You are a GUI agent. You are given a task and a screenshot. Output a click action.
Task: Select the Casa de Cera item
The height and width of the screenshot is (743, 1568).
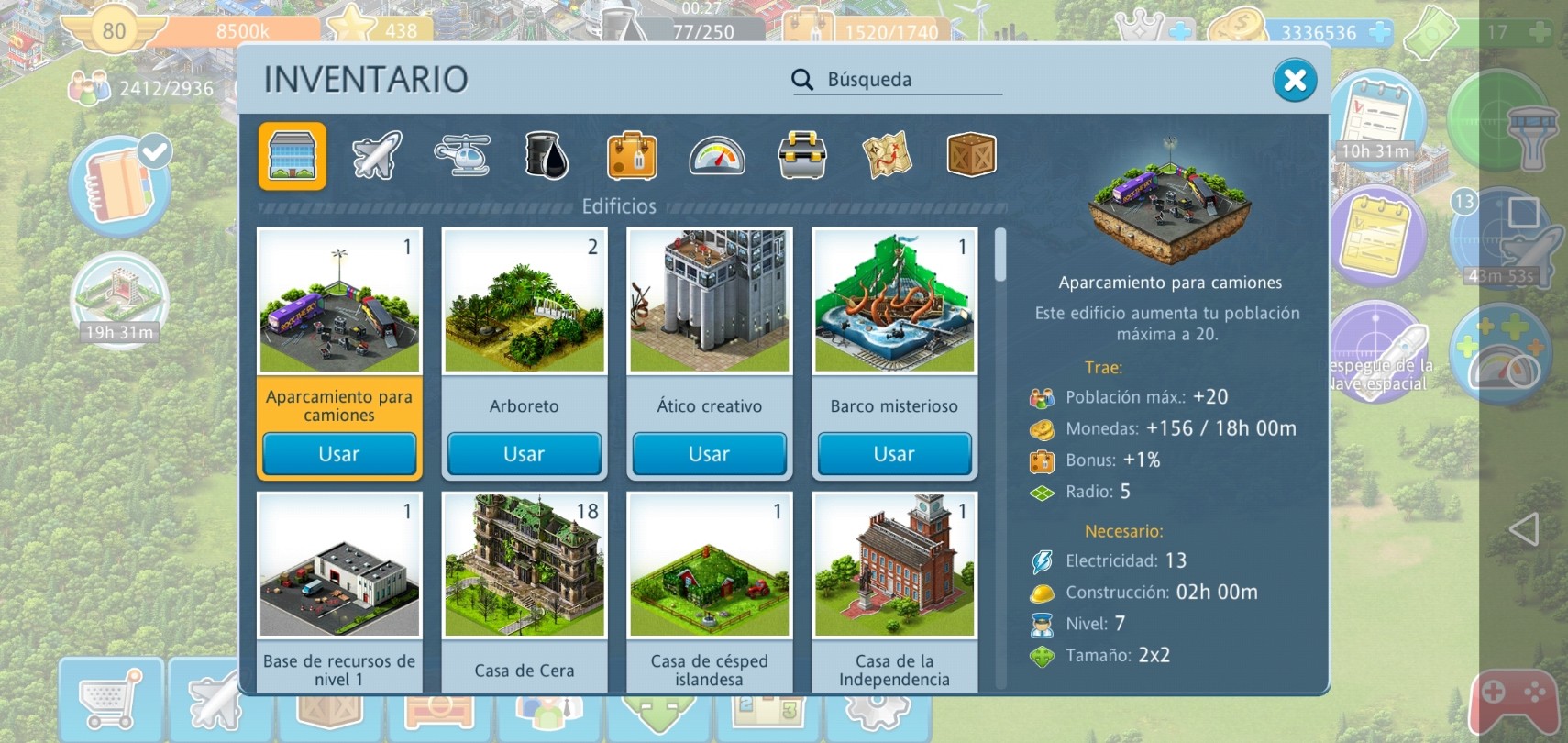pyautogui.click(x=525, y=567)
